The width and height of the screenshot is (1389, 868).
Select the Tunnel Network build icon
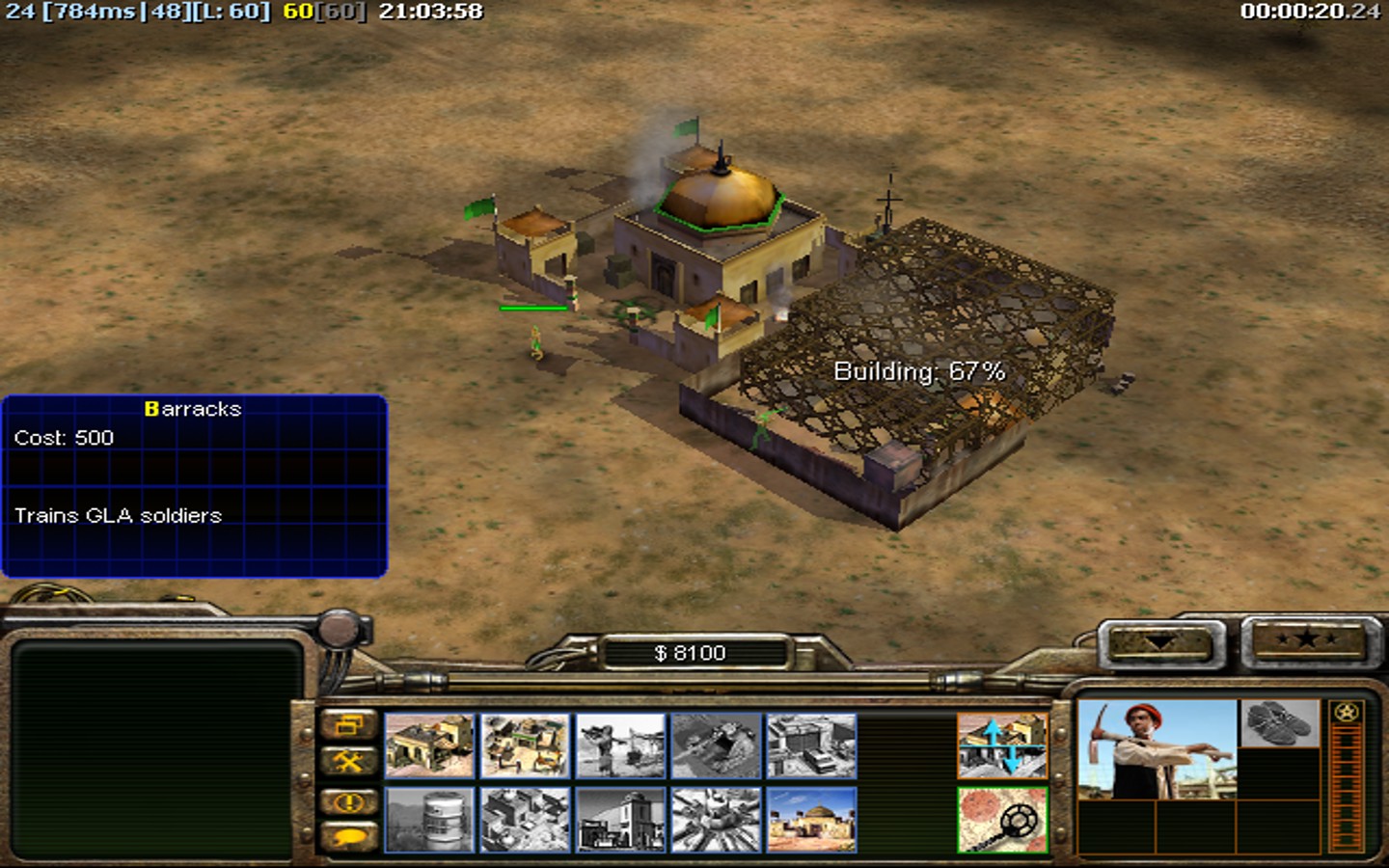pos(716,746)
